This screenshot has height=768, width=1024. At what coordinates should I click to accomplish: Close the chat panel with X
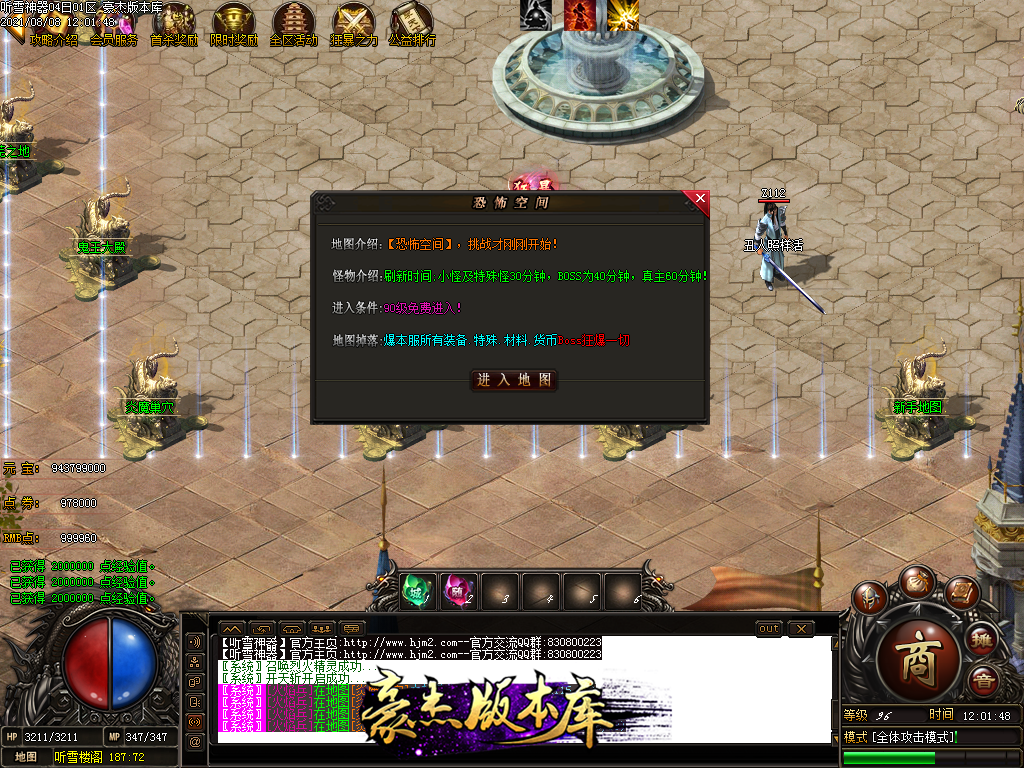point(800,628)
